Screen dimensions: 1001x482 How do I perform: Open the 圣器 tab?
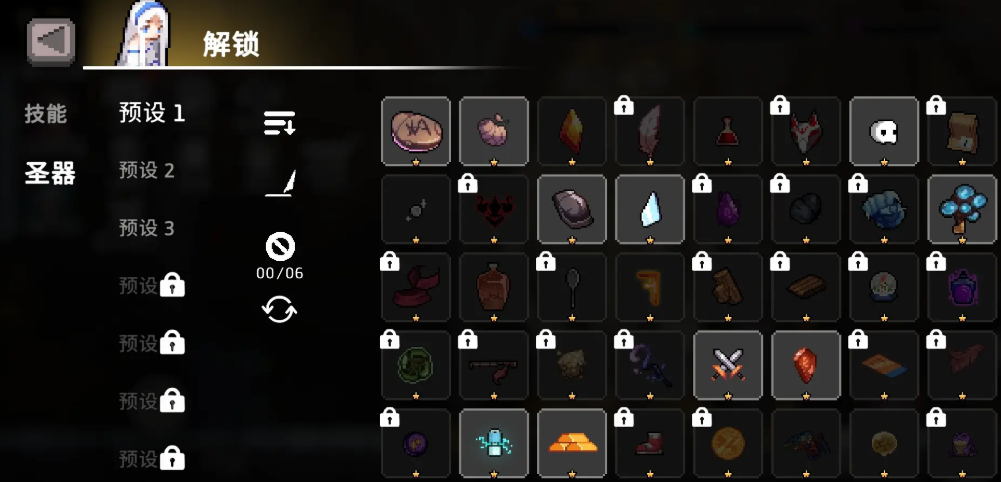(50, 173)
